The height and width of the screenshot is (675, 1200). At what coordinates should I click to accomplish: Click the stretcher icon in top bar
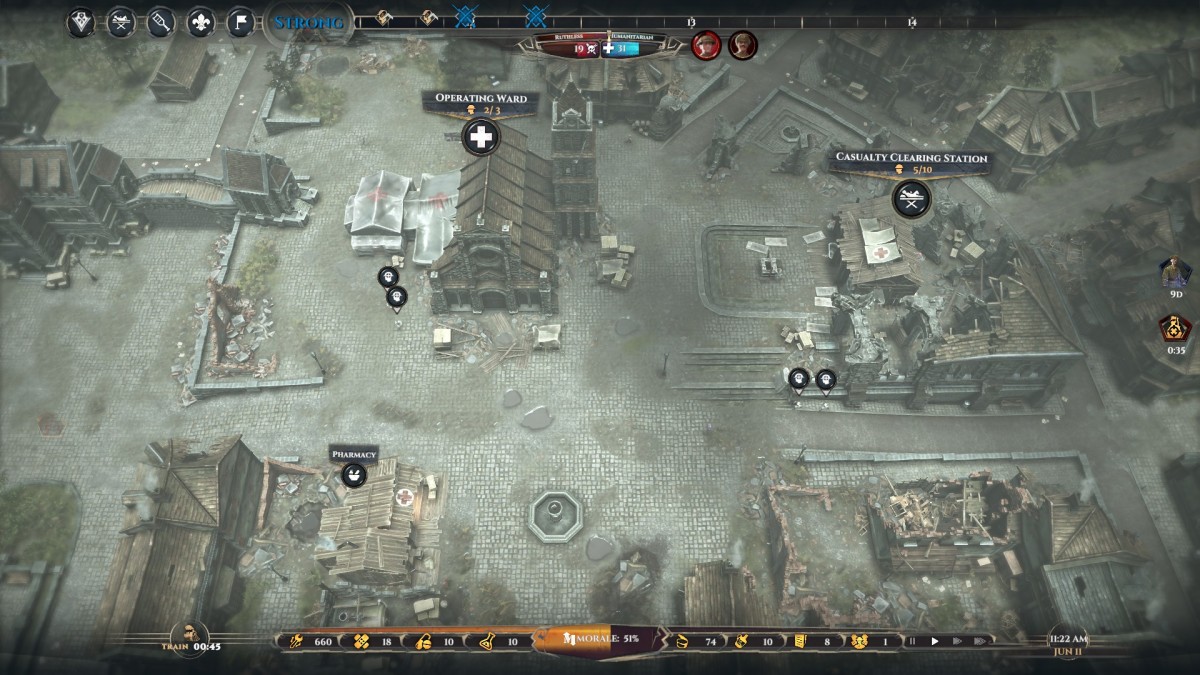[x=121, y=22]
